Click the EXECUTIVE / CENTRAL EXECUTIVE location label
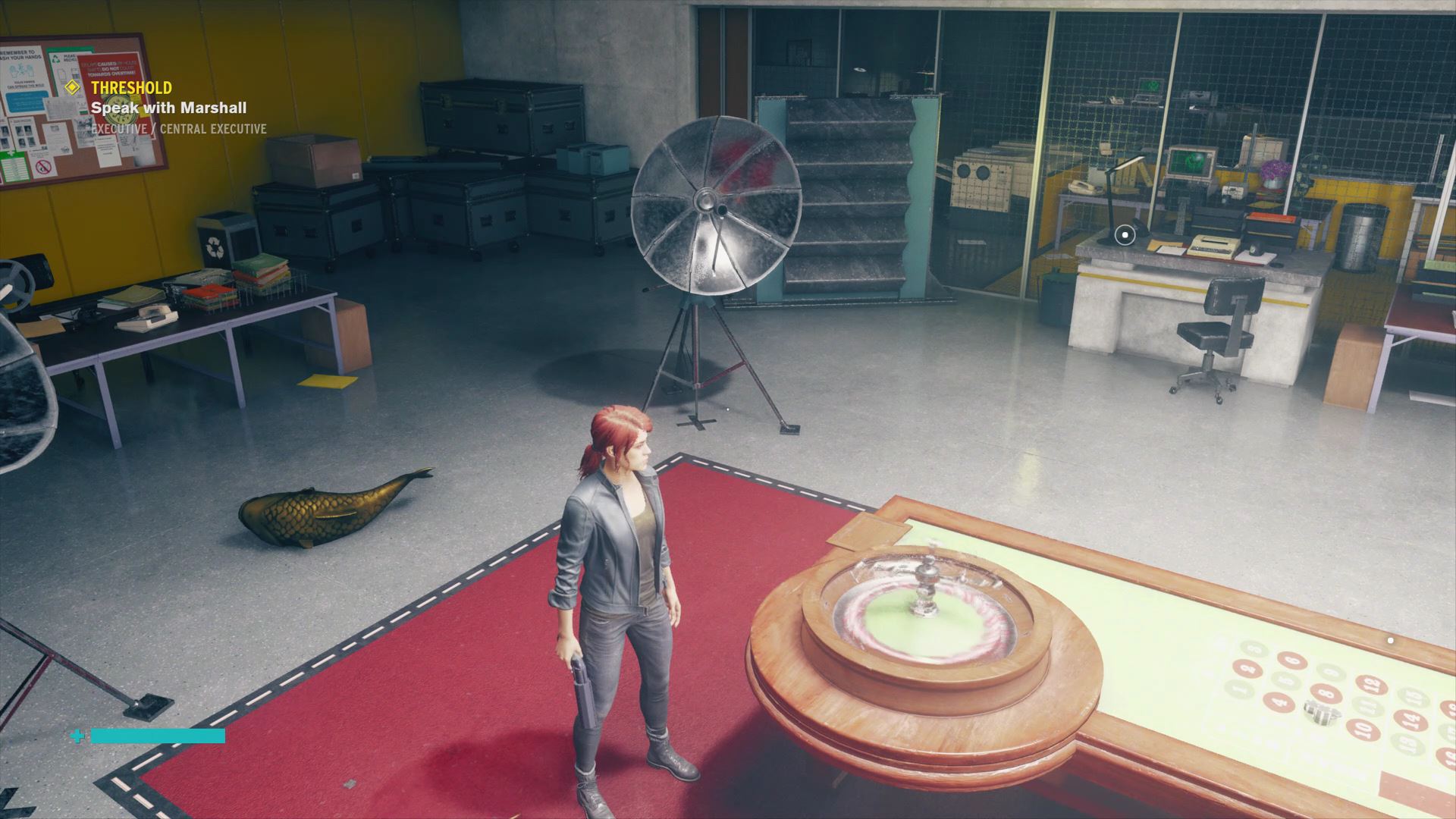This screenshot has height=819, width=1456. (178, 128)
